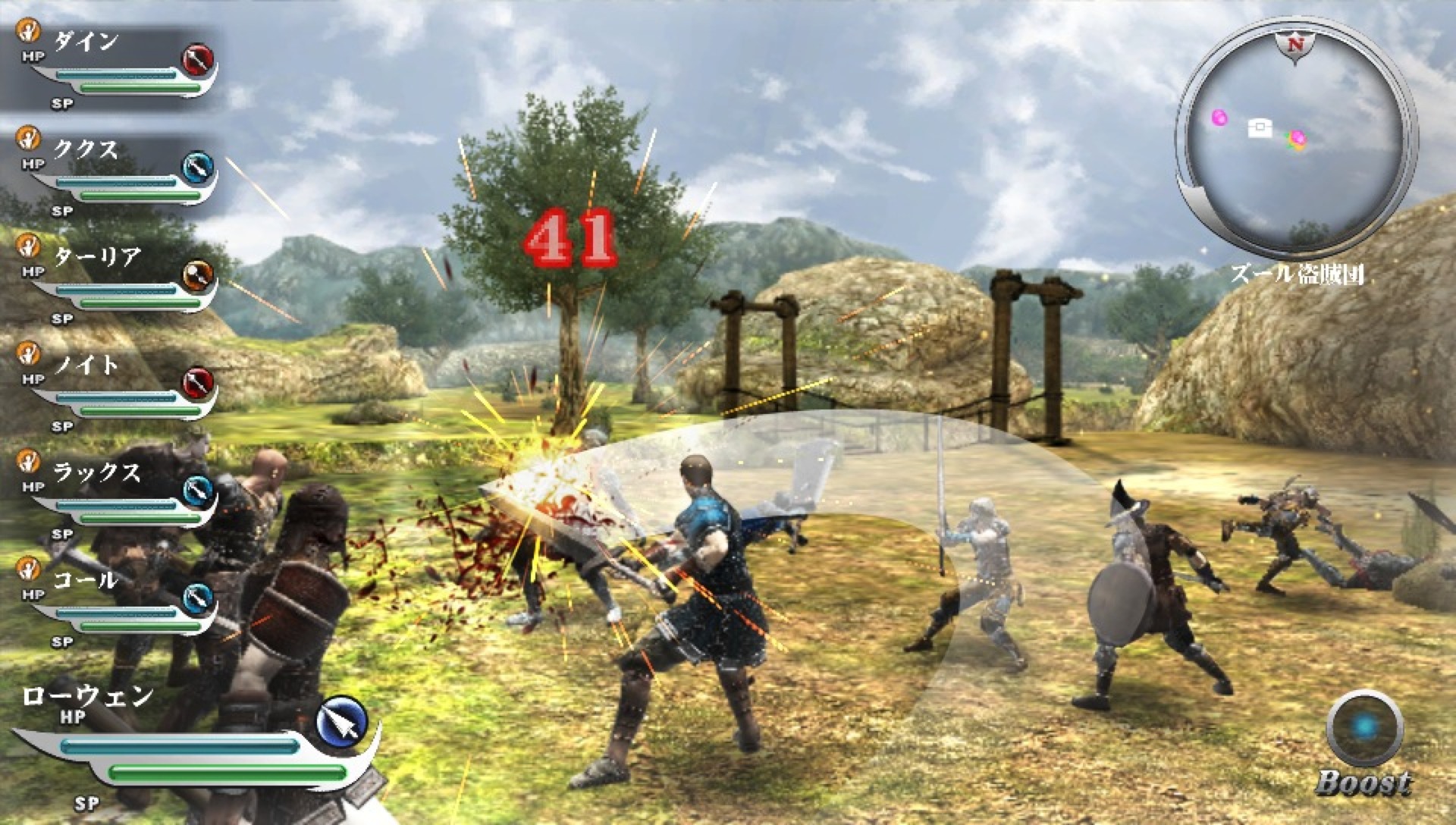Select ダイン's red weapon icon
This screenshot has height=825, width=1456.
199,57
